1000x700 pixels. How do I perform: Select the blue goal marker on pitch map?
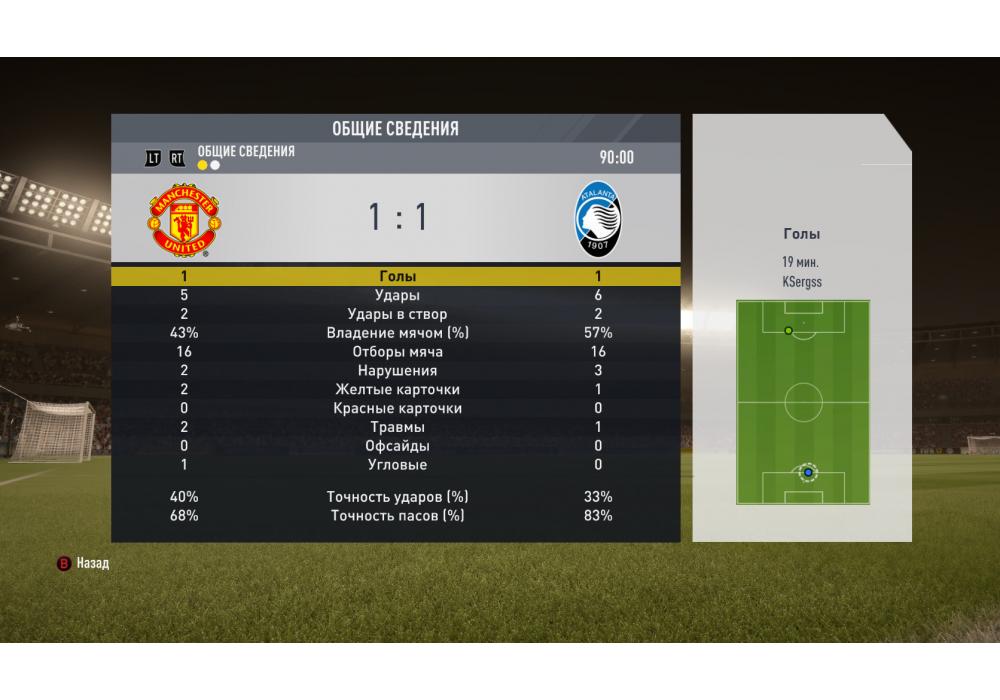[808, 471]
